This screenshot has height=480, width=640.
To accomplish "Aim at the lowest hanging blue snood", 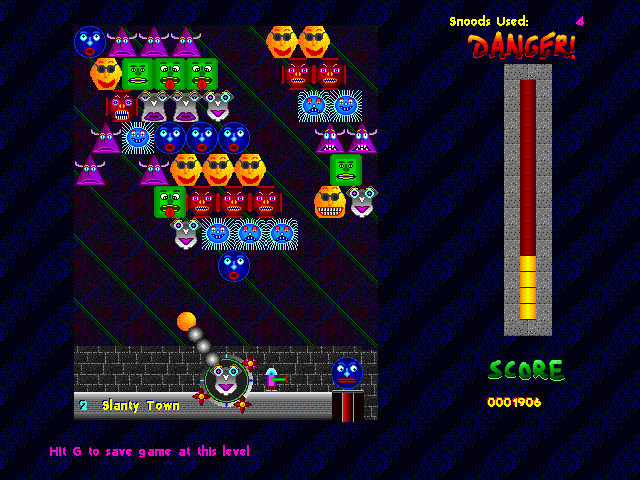I will tap(234, 265).
